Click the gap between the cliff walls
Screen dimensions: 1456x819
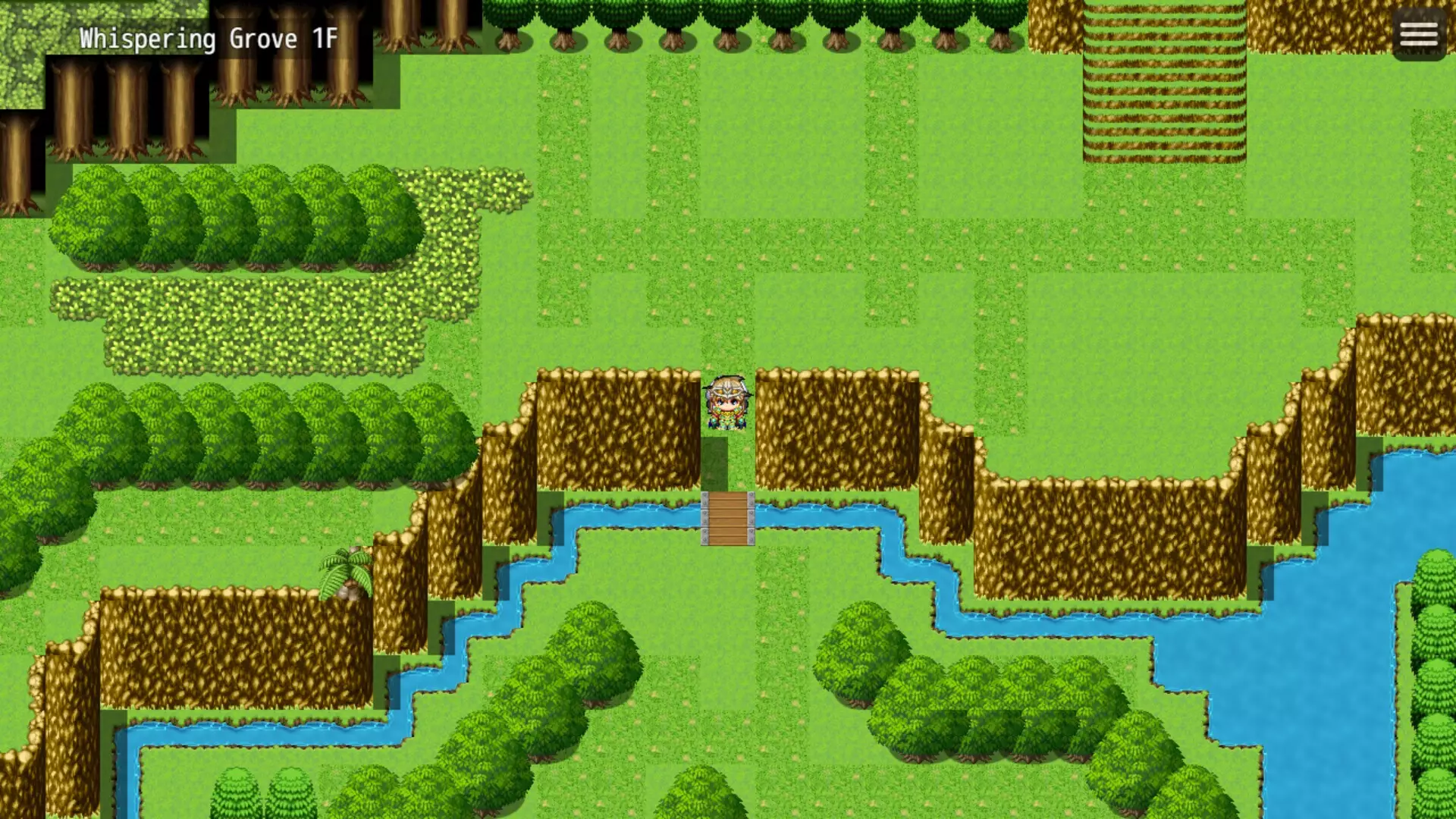728,474
